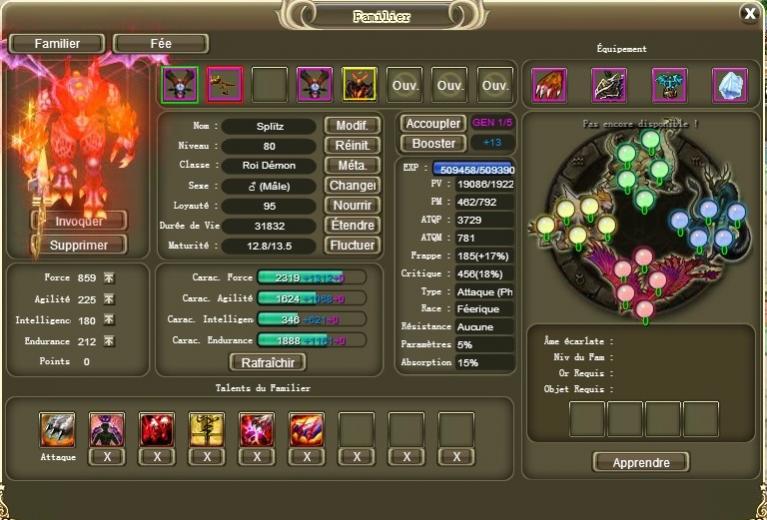The width and height of the screenshot is (767, 520).
Task: Add a point to Endurance
Action: (109, 341)
